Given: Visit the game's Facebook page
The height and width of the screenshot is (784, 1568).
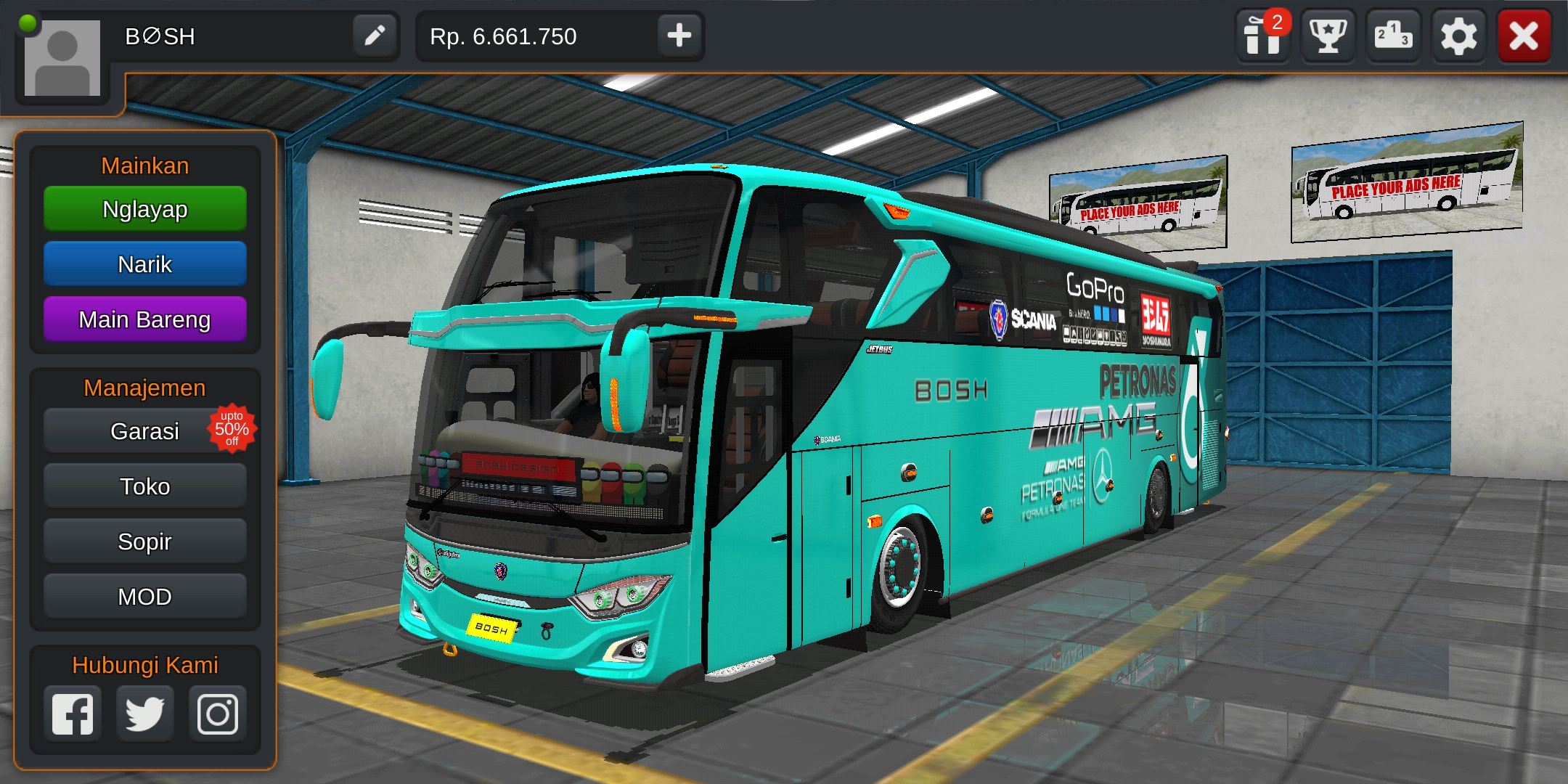Looking at the screenshot, I should coord(72,713).
